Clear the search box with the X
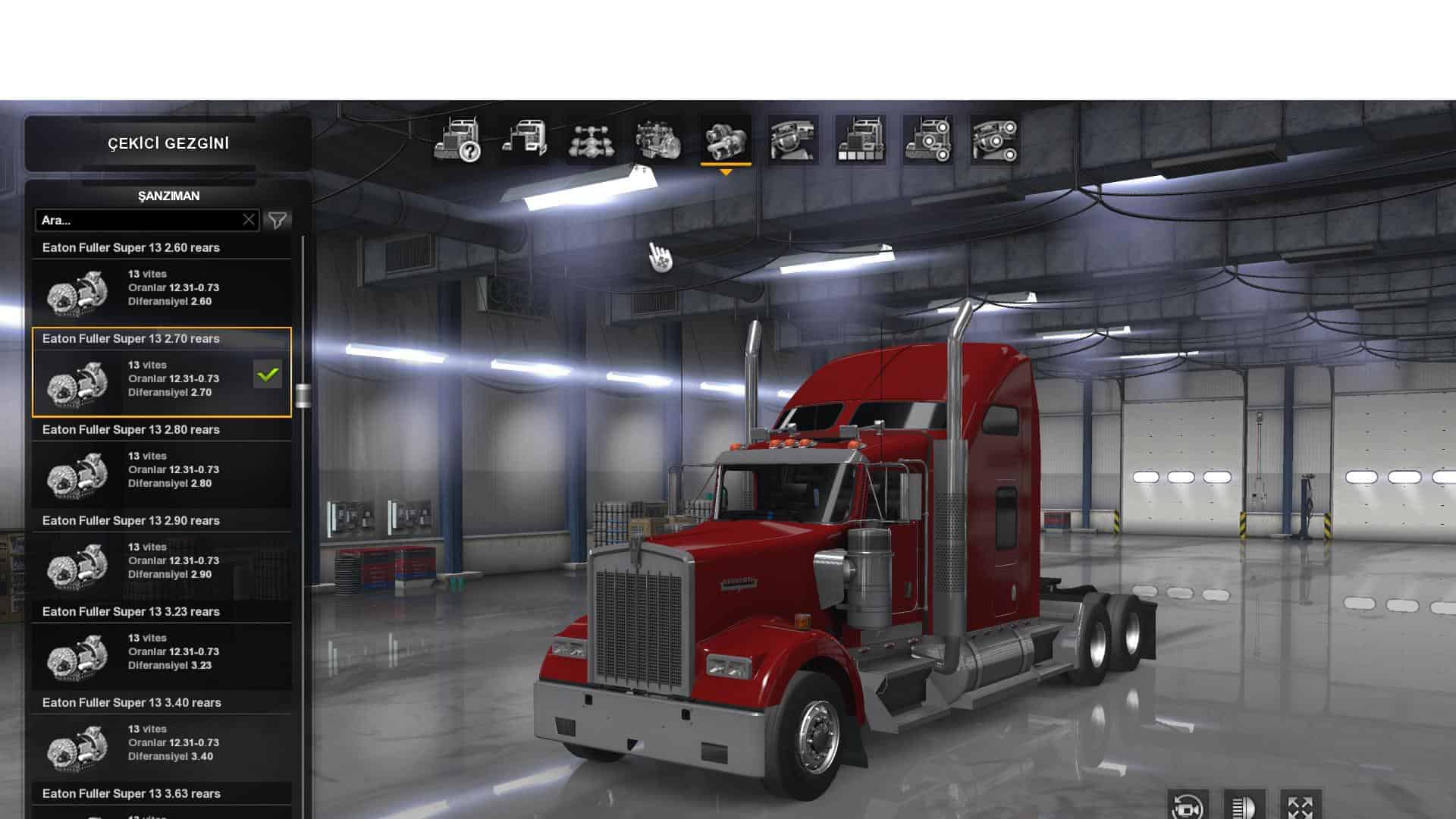The image size is (1456, 819). [249, 220]
